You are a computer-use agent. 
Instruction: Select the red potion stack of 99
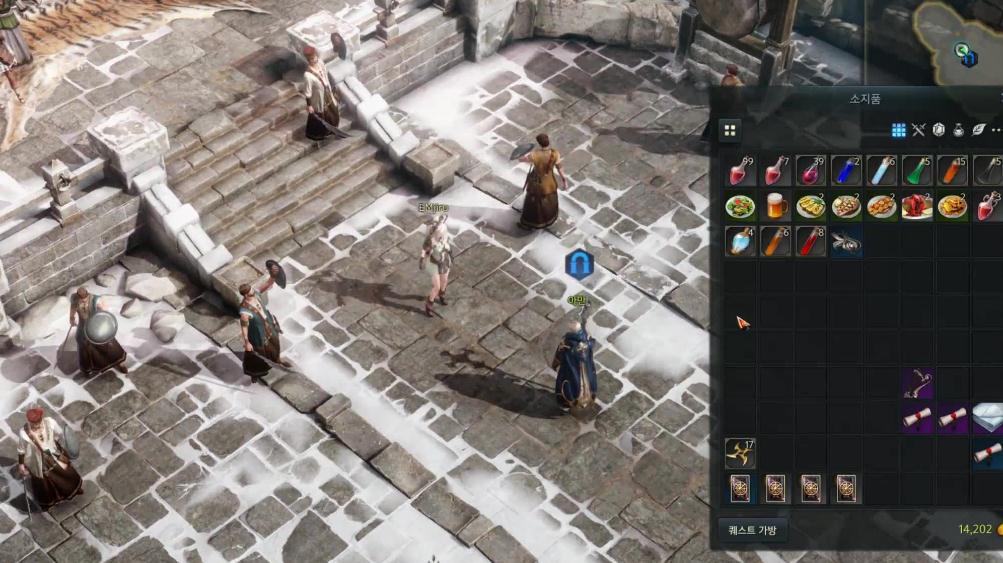(x=741, y=171)
